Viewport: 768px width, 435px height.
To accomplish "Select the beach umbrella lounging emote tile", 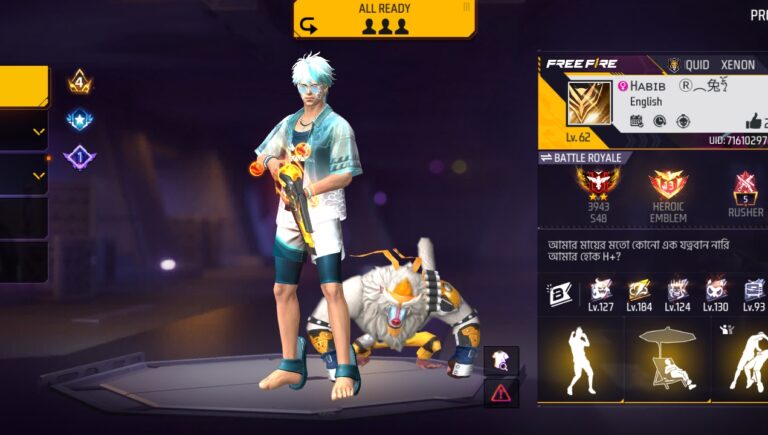I will [667, 360].
